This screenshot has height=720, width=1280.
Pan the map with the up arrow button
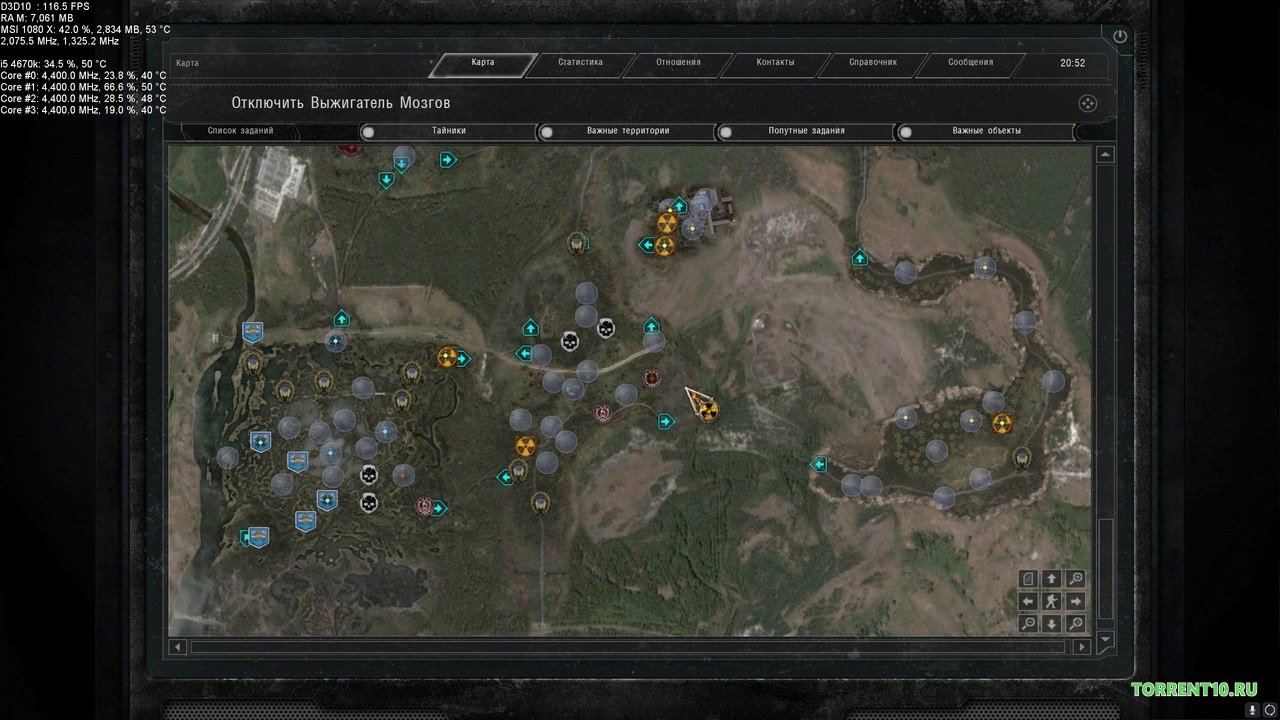click(x=1051, y=579)
